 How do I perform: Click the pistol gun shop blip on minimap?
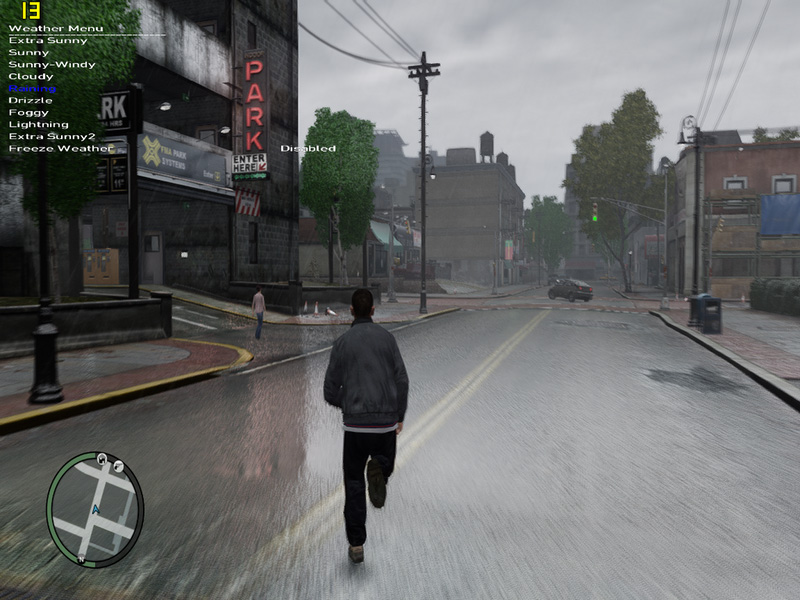[x=118, y=466]
